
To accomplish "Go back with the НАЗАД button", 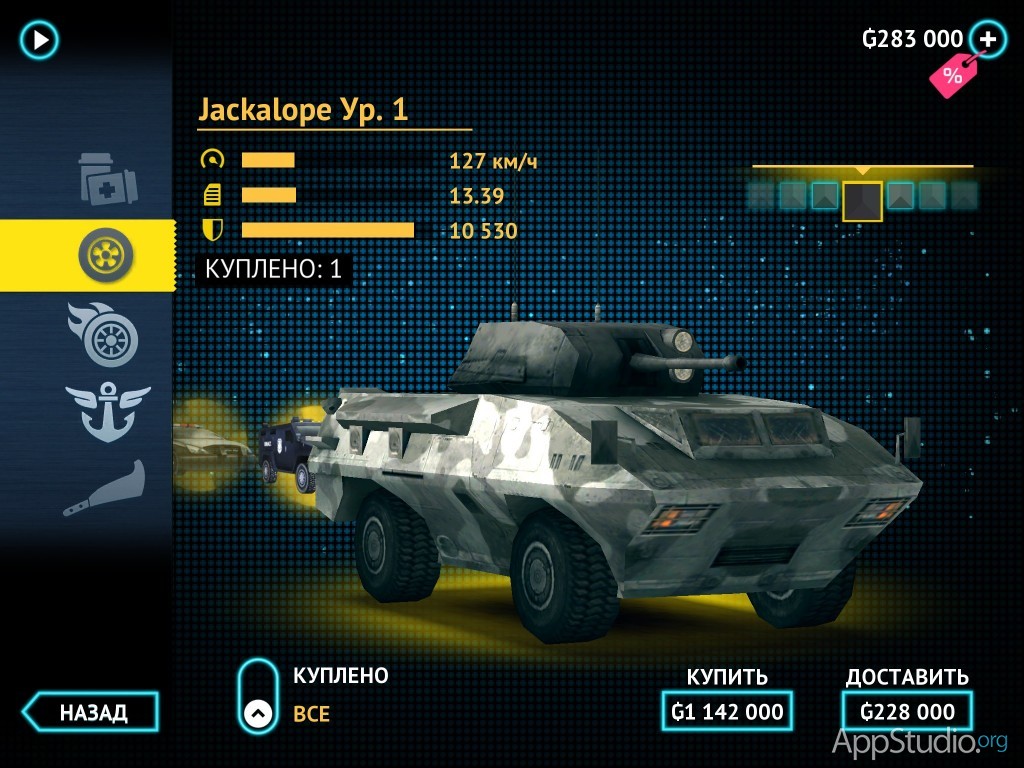I will 92,713.
